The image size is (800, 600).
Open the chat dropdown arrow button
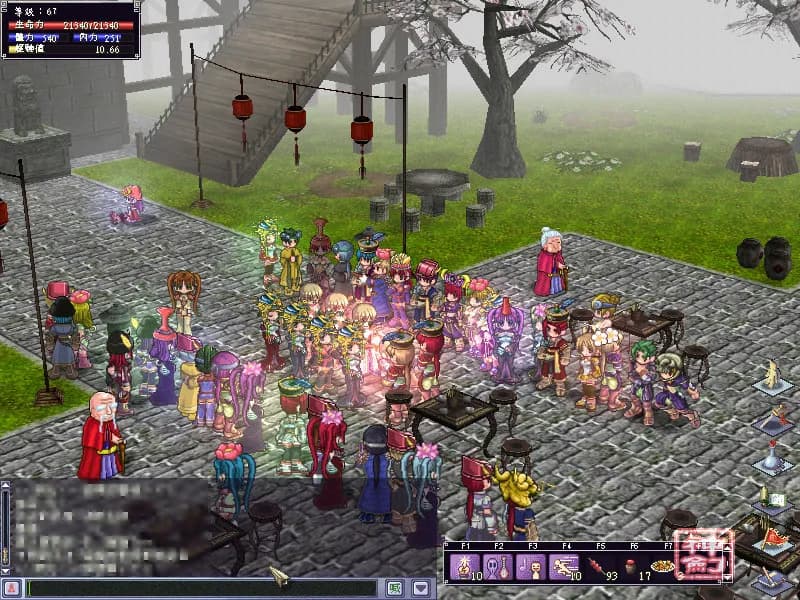click(x=421, y=588)
